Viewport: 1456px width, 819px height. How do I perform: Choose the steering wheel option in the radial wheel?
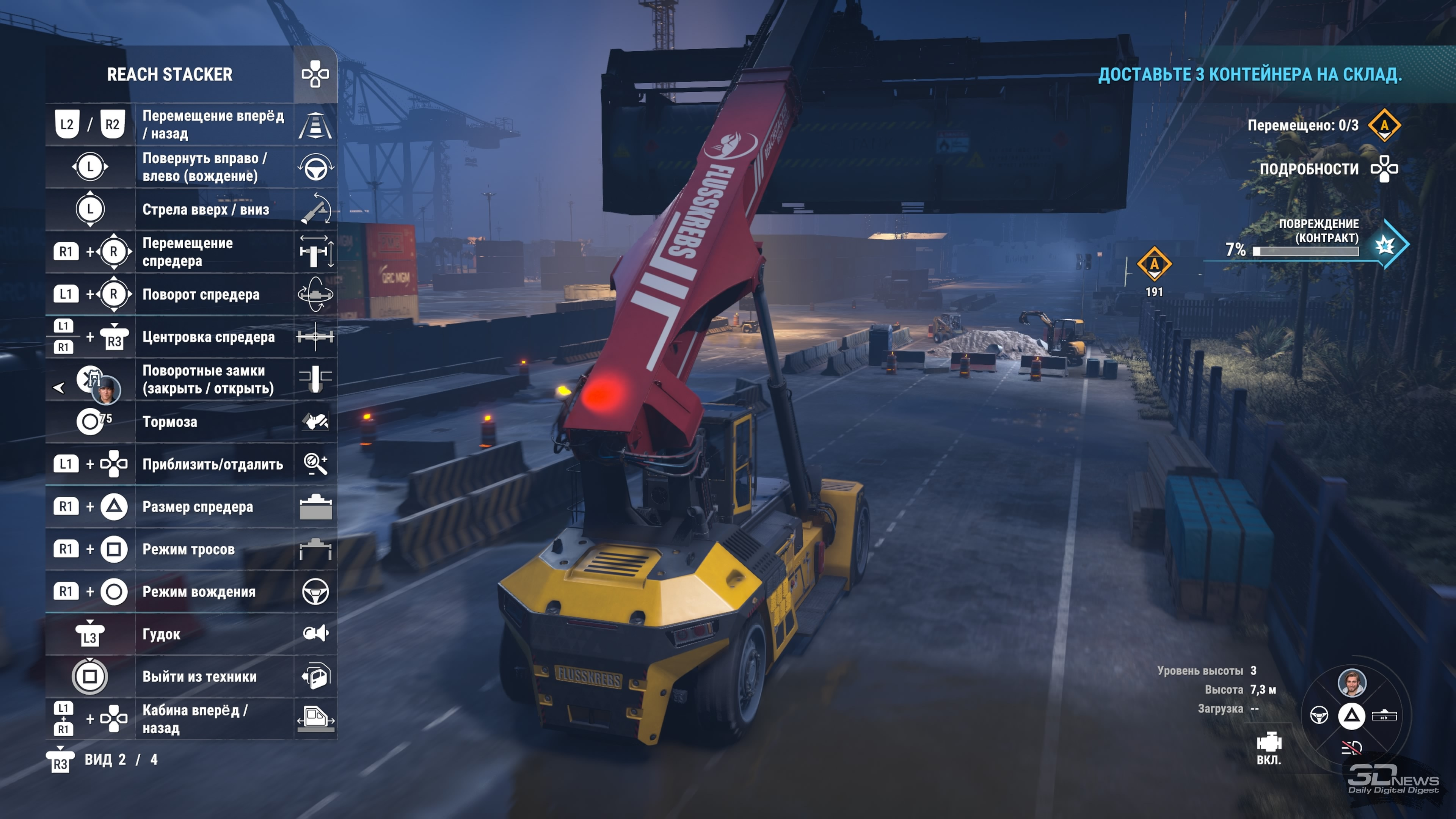(x=1319, y=715)
